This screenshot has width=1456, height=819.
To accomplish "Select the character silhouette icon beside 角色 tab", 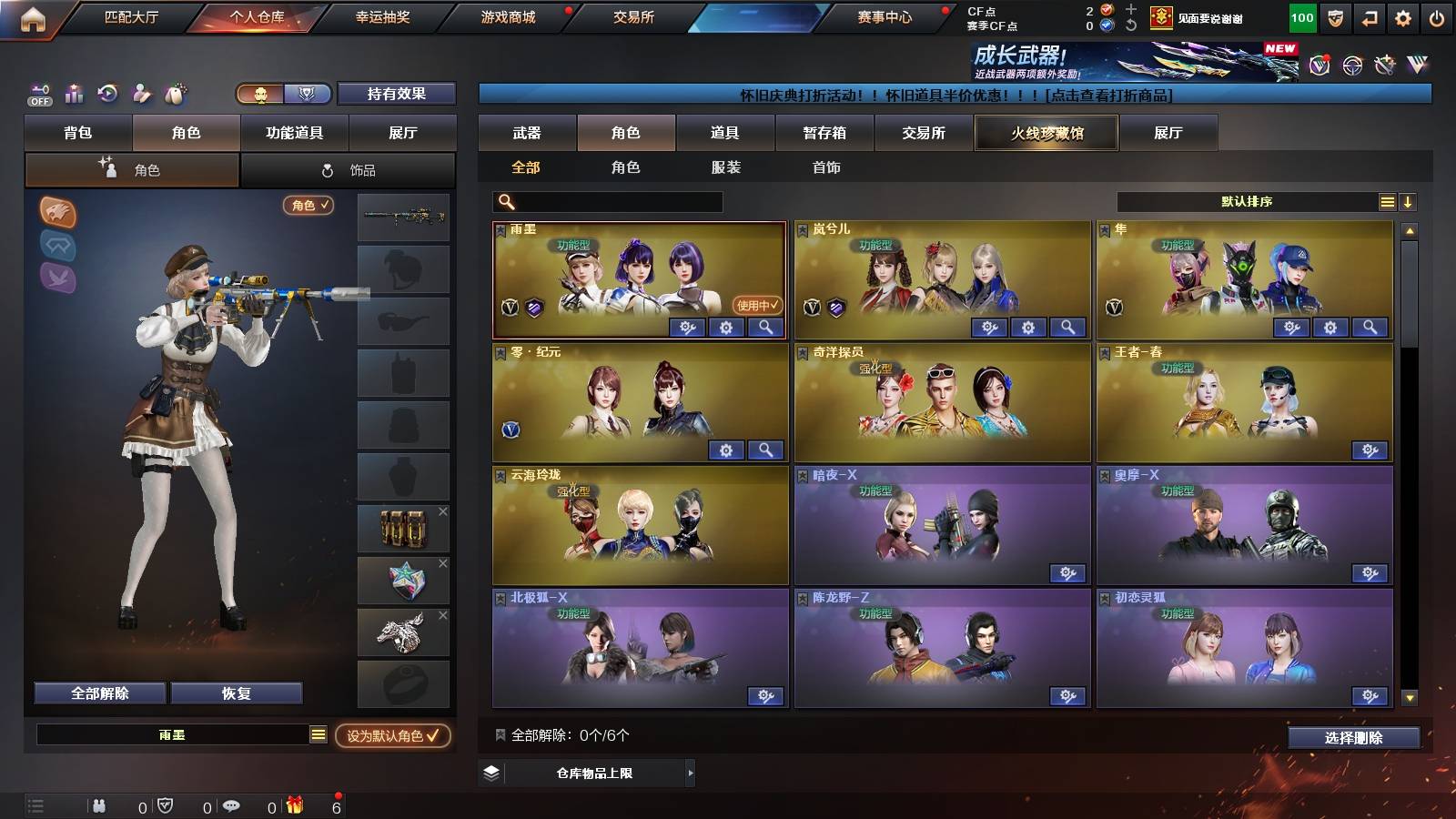I will (107, 168).
